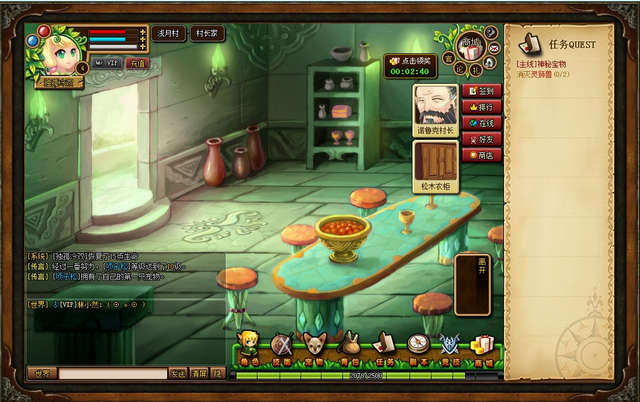Select the pine wardrobe (松木衣柜) card
640x402 pixels.
point(436,165)
